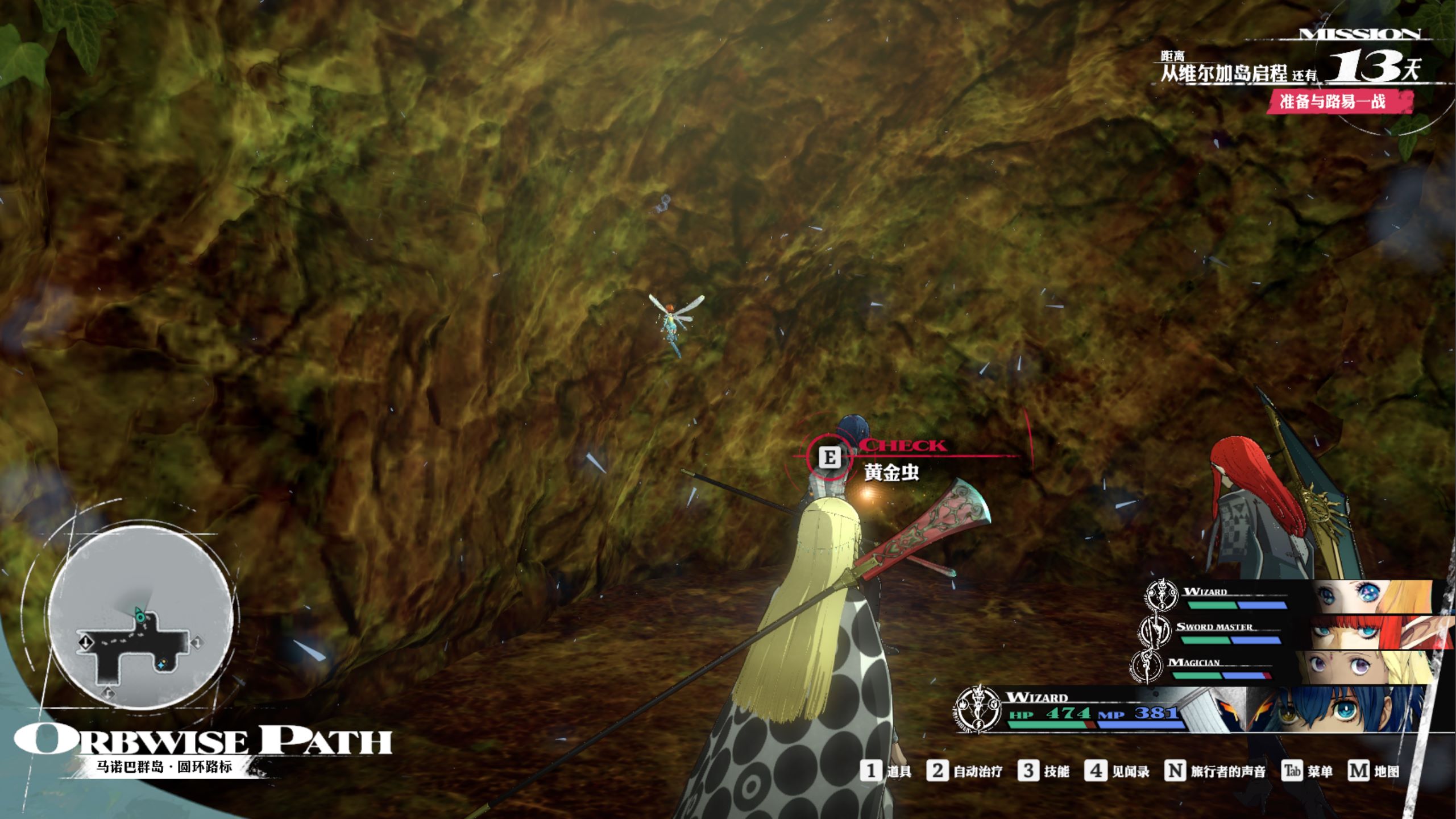Open the 地图 map screen

pyautogui.click(x=1373, y=771)
